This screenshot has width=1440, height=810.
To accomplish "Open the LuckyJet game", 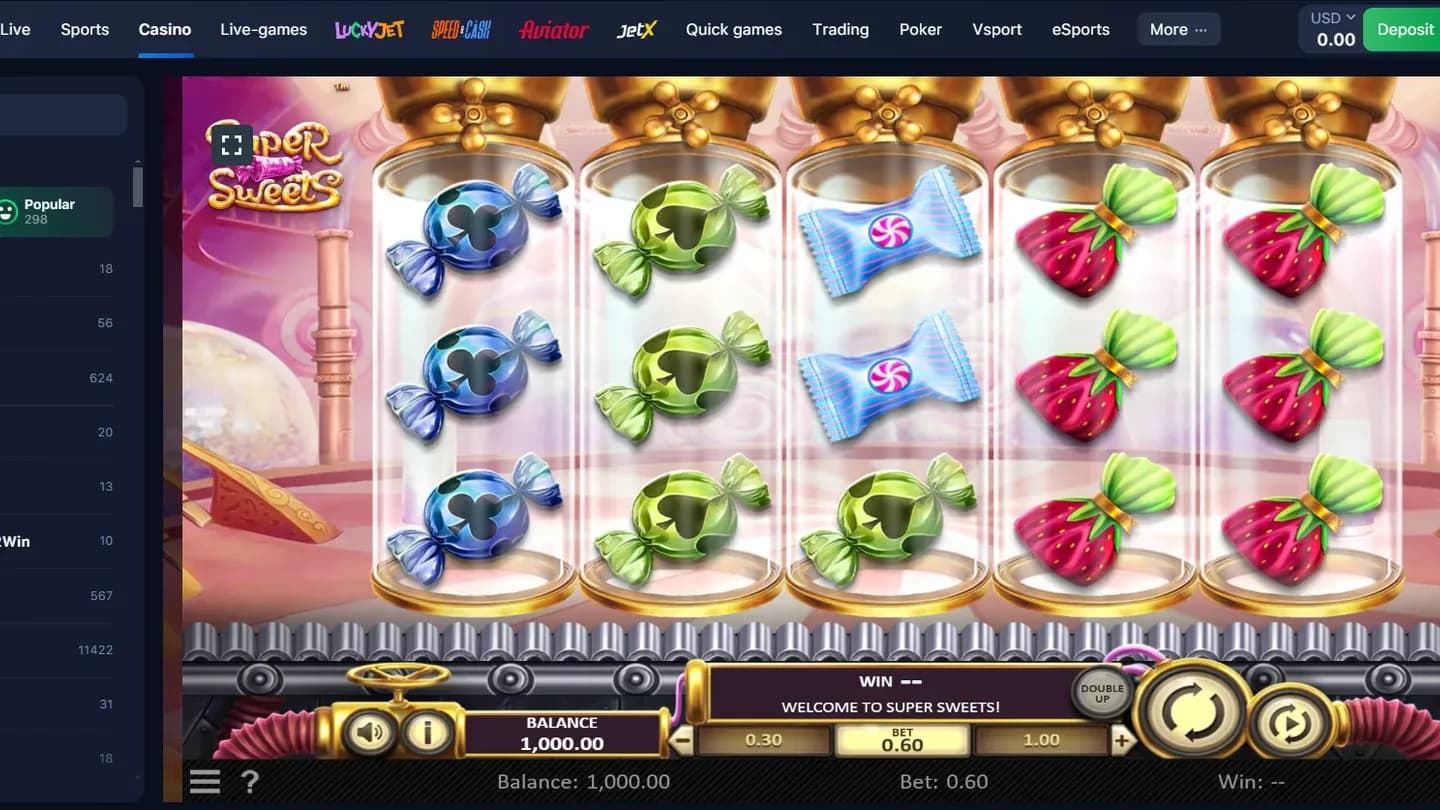I will pos(369,29).
